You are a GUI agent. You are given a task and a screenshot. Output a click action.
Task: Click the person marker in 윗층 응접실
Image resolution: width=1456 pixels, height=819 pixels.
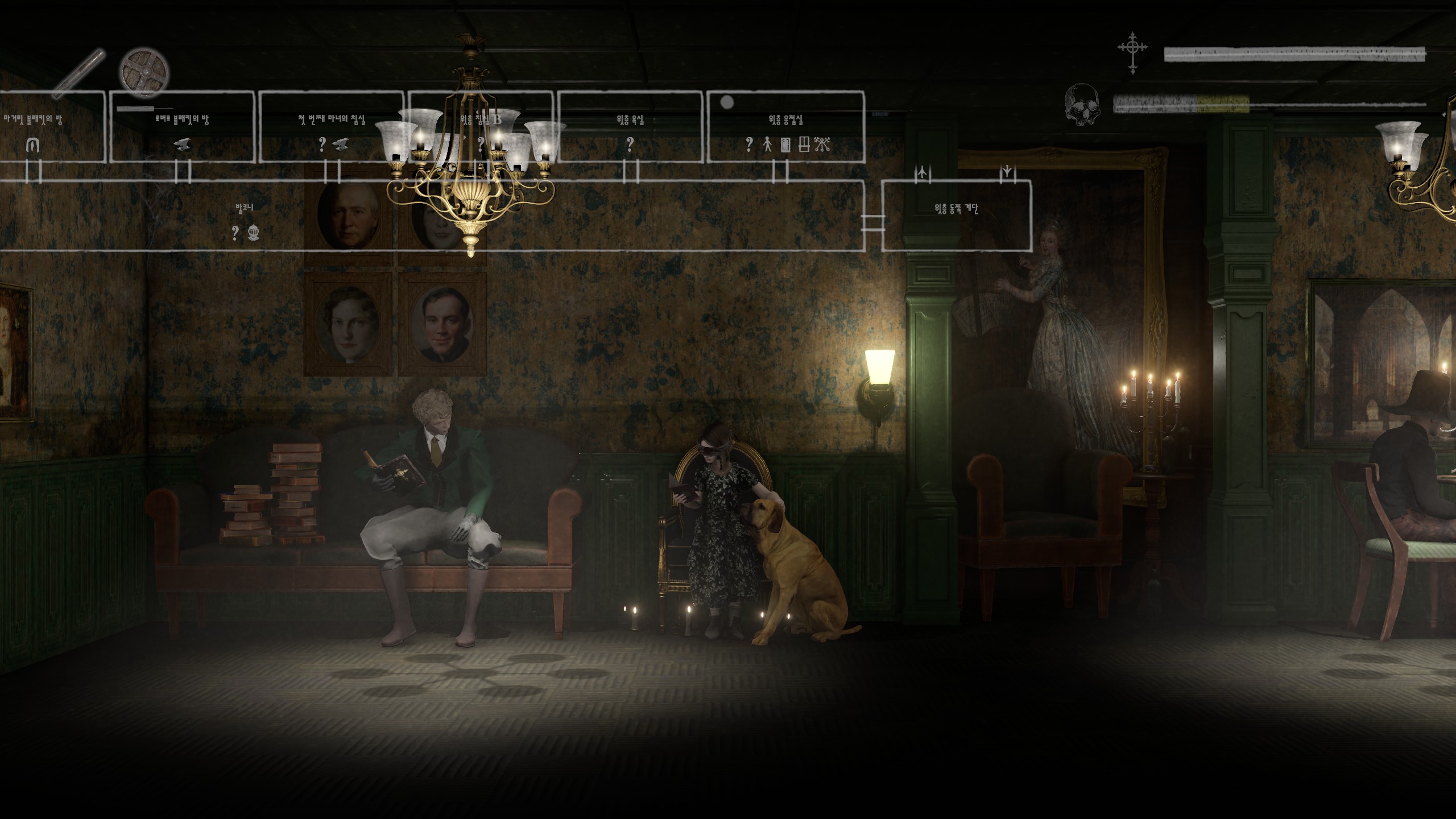coord(767,144)
